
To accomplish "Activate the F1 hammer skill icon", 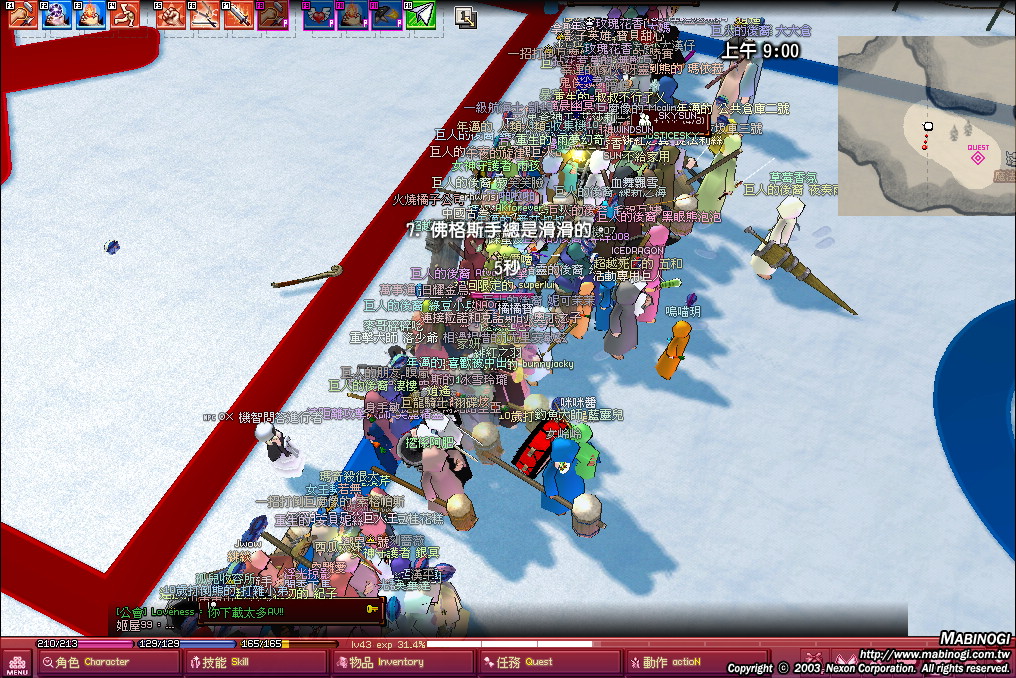I will coord(23,14).
